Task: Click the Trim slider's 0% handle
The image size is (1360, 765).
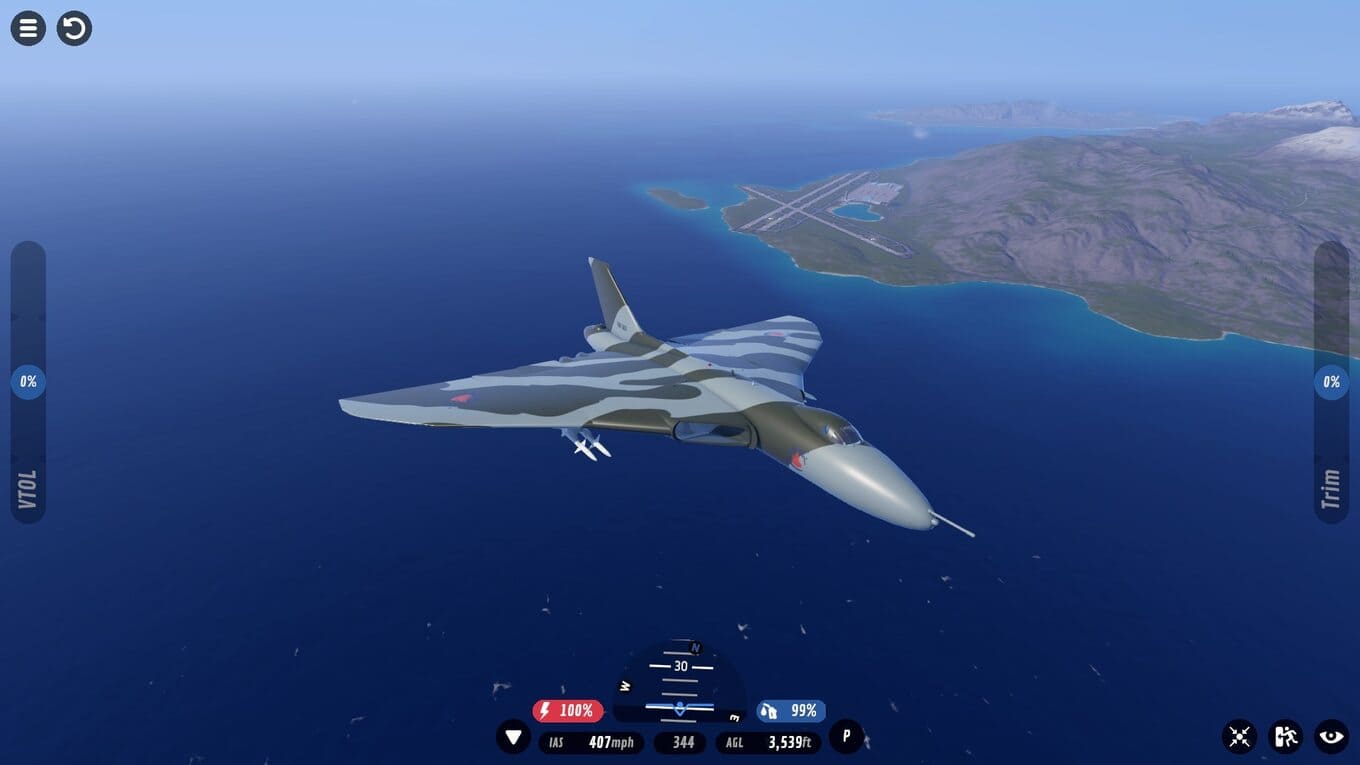Action: (1331, 382)
